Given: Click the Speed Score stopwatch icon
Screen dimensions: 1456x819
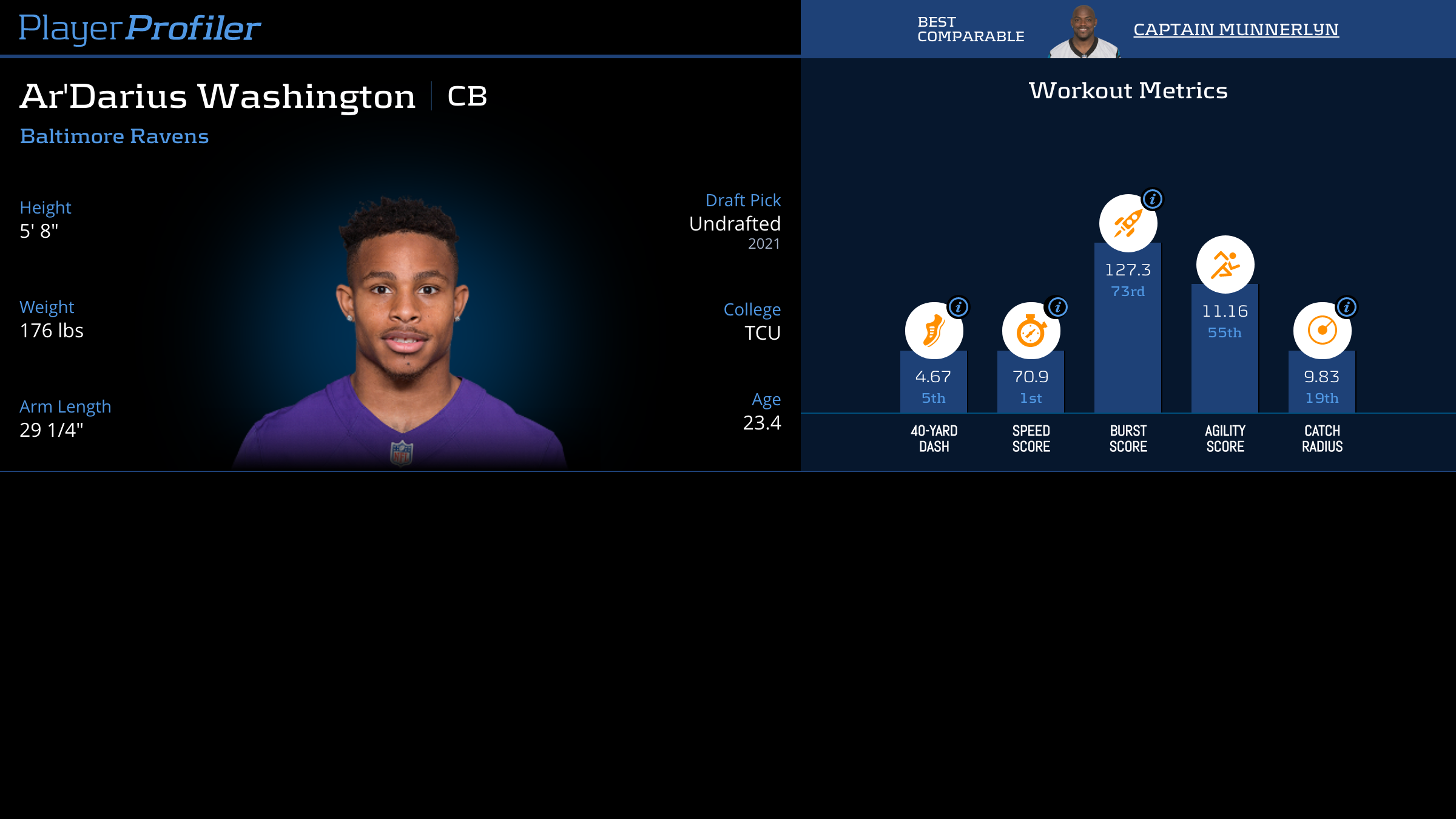Looking at the screenshot, I should 1030,331.
